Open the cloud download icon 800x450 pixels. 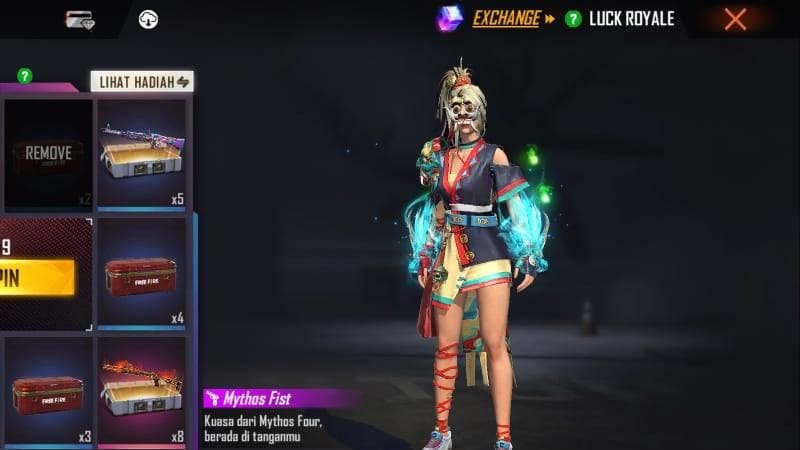[147, 19]
